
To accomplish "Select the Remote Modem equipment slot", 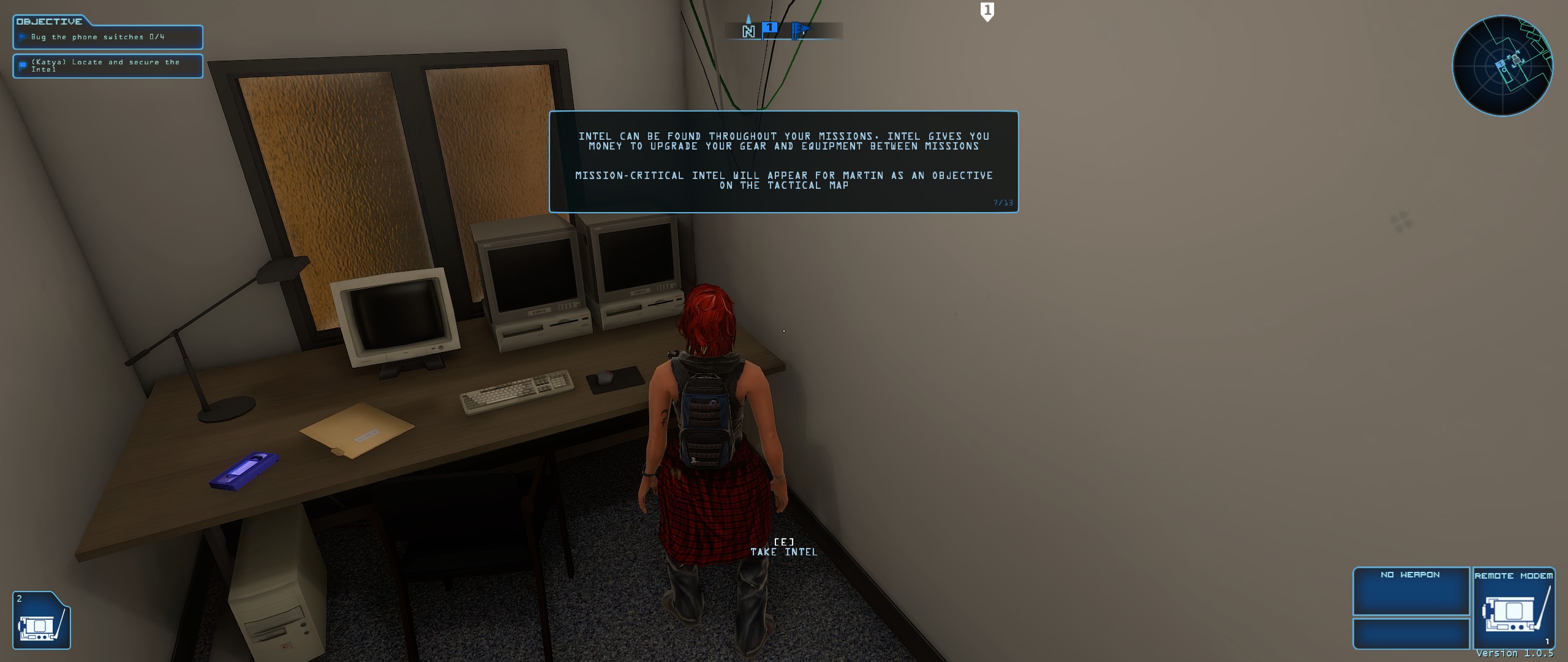I will (x=1513, y=608).
